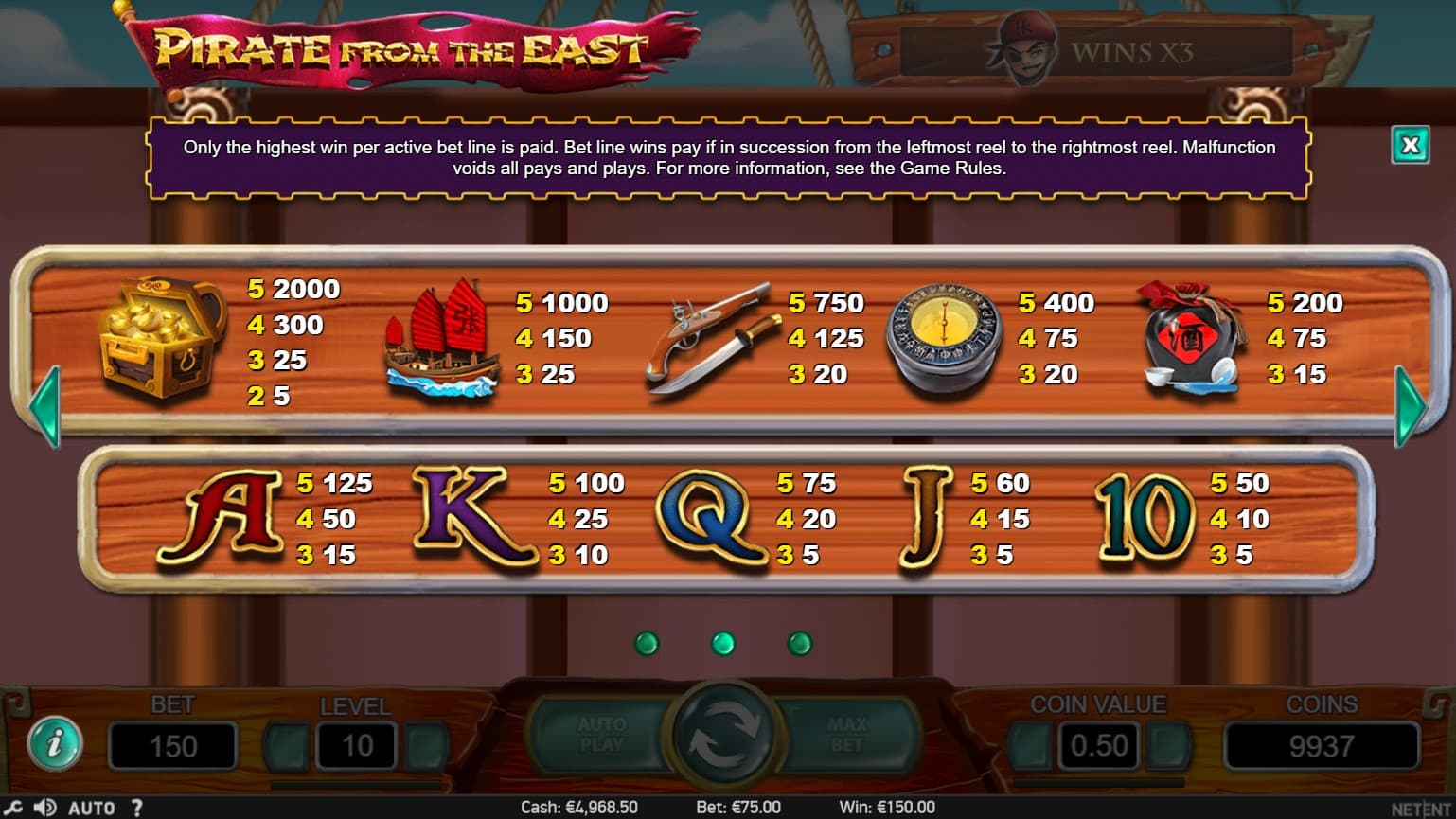1456x819 pixels.
Task: Open the Auto Play options
Action: tap(601, 735)
